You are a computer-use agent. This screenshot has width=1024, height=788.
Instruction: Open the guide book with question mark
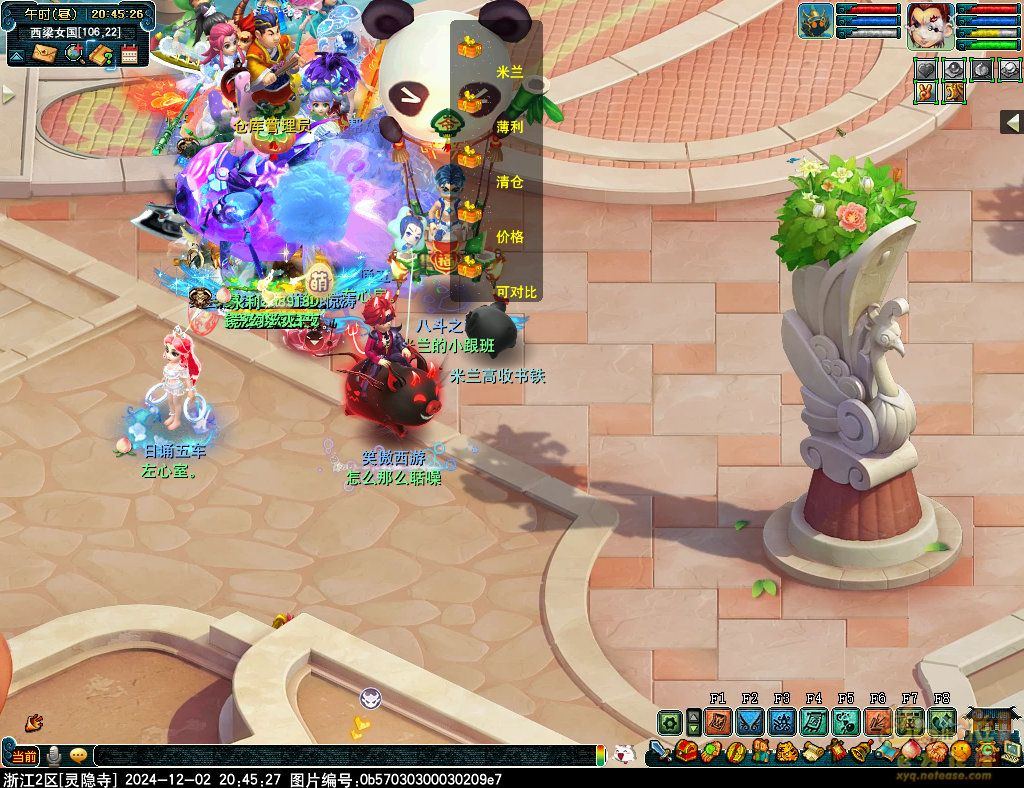click(x=100, y=53)
